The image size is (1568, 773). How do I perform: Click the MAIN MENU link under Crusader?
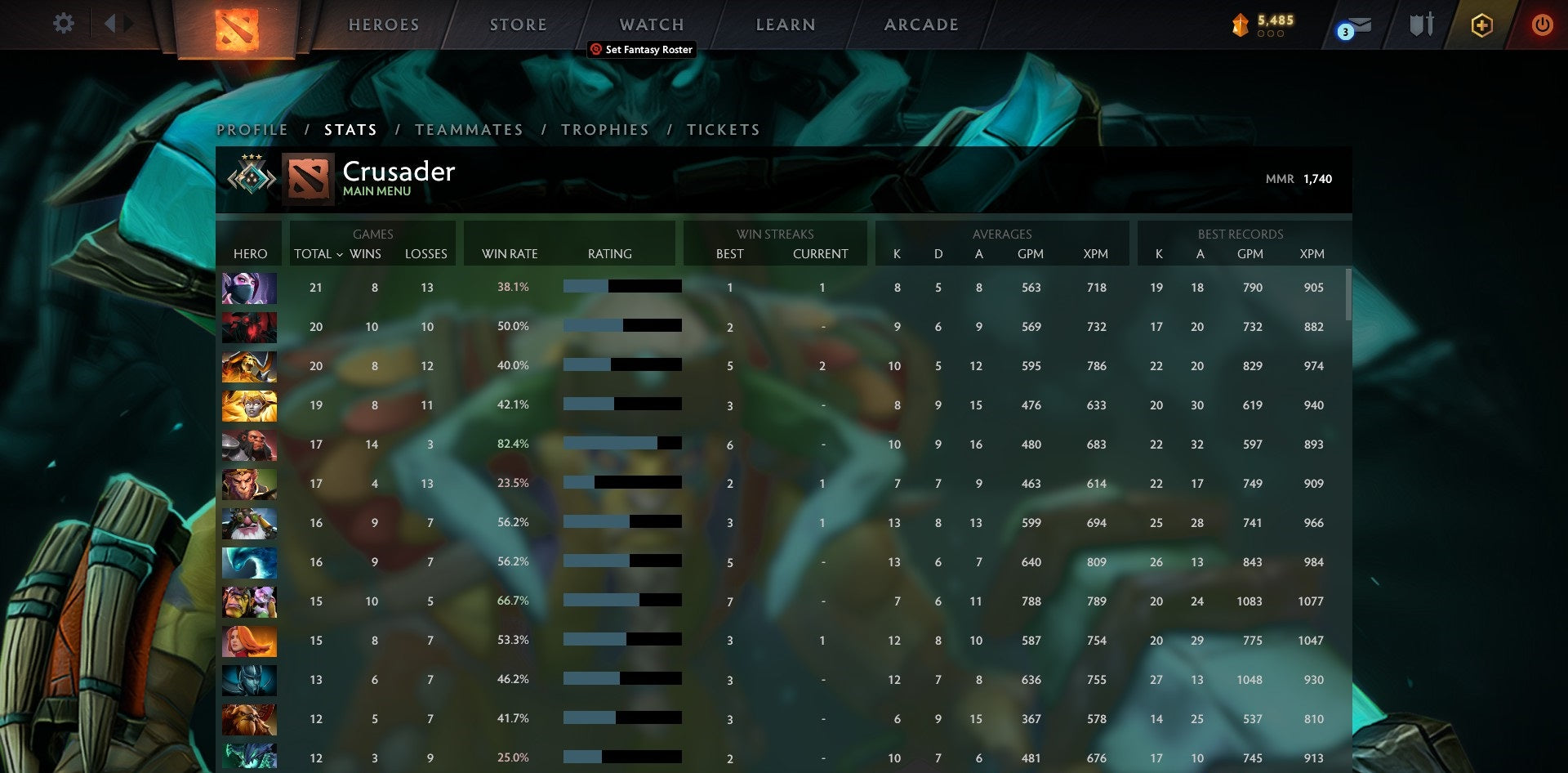click(x=376, y=190)
